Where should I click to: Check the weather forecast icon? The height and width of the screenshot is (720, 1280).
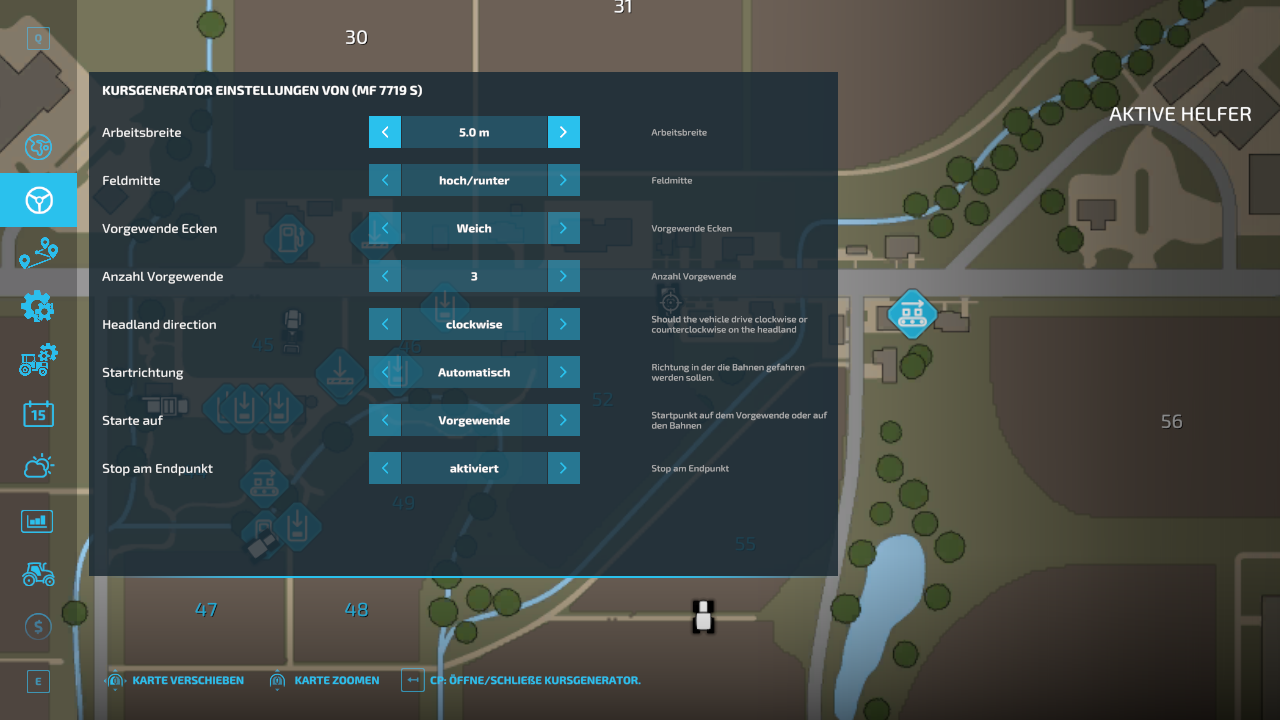[38, 466]
